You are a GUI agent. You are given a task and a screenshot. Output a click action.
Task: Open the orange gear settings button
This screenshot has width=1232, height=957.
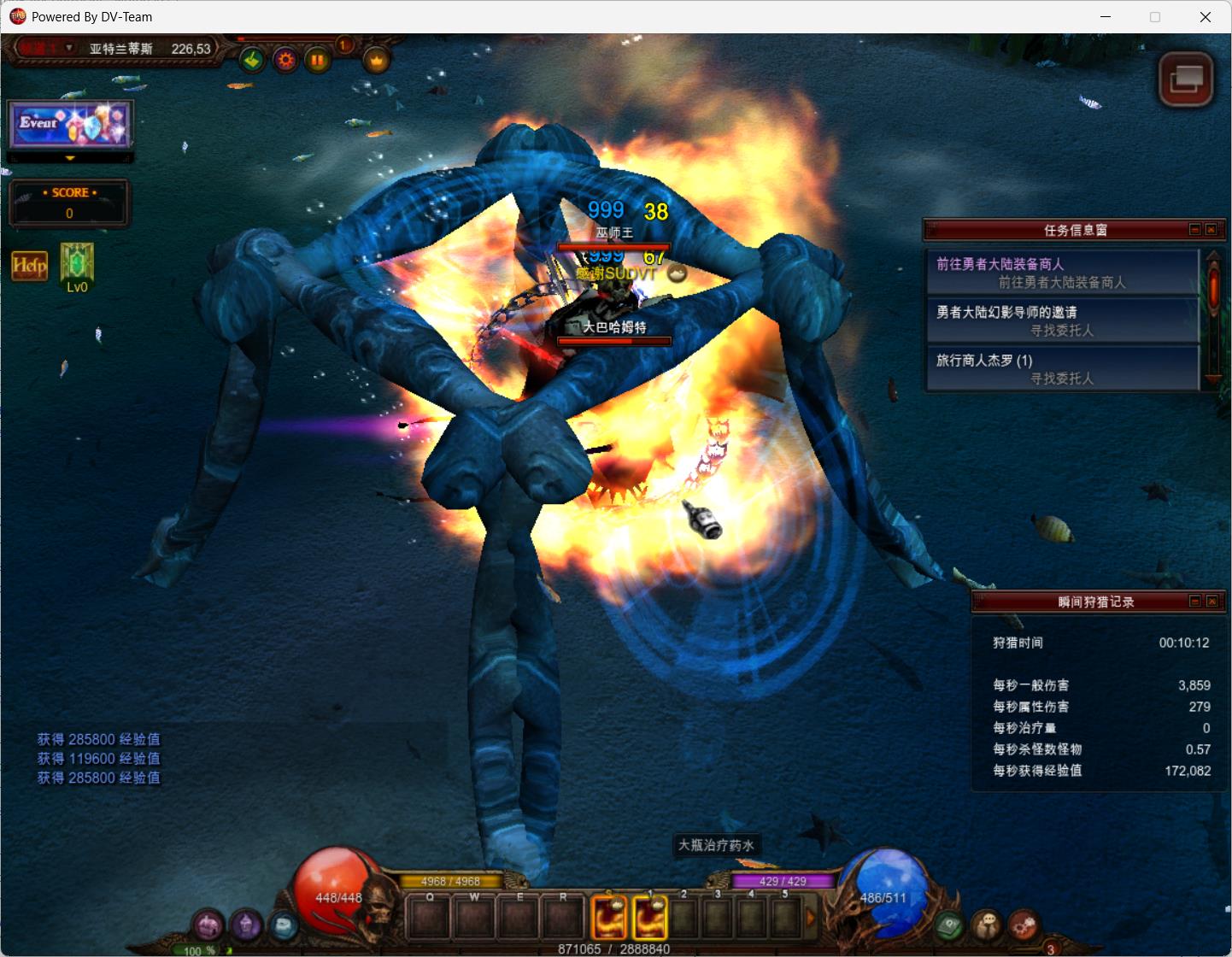pyautogui.click(x=285, y=60)
